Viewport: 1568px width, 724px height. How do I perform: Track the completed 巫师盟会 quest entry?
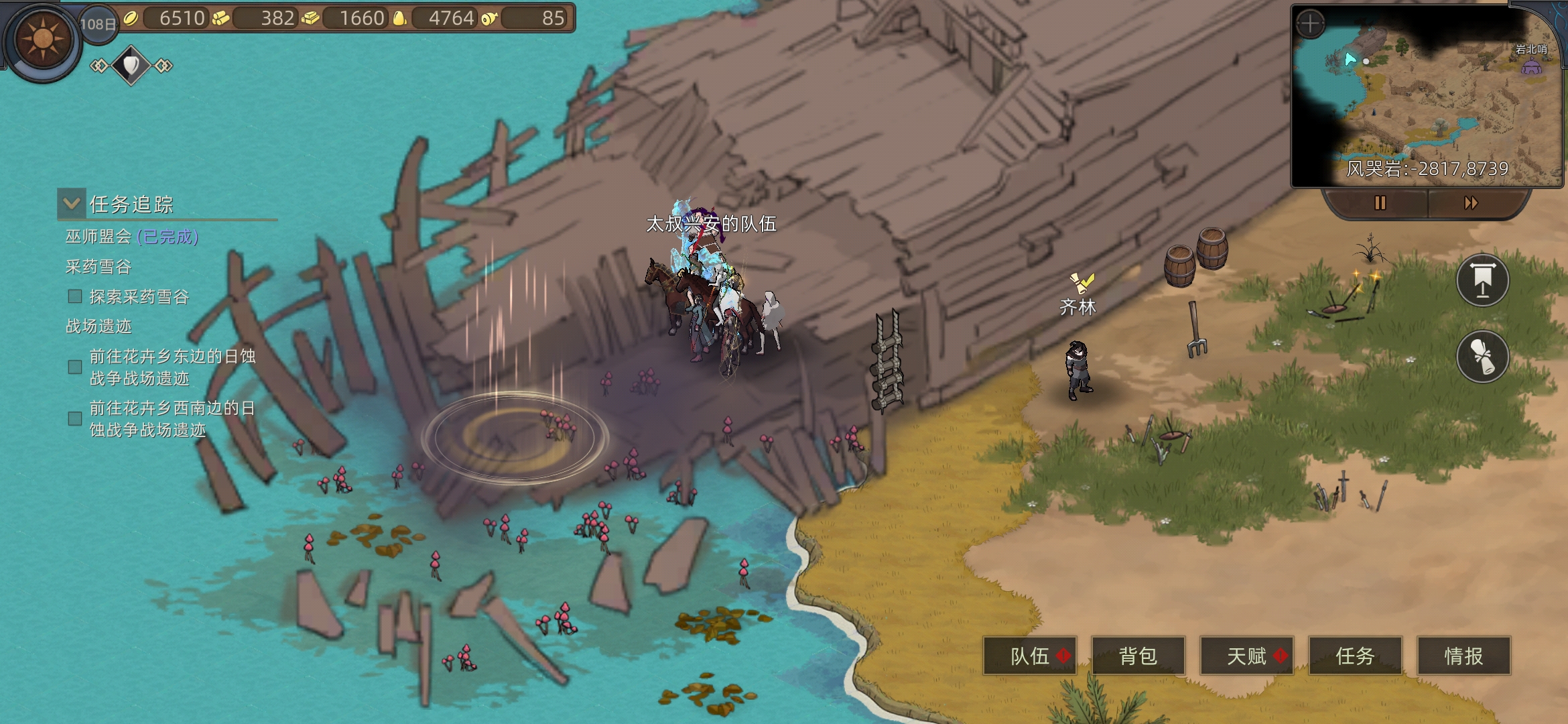click(132, 237)
